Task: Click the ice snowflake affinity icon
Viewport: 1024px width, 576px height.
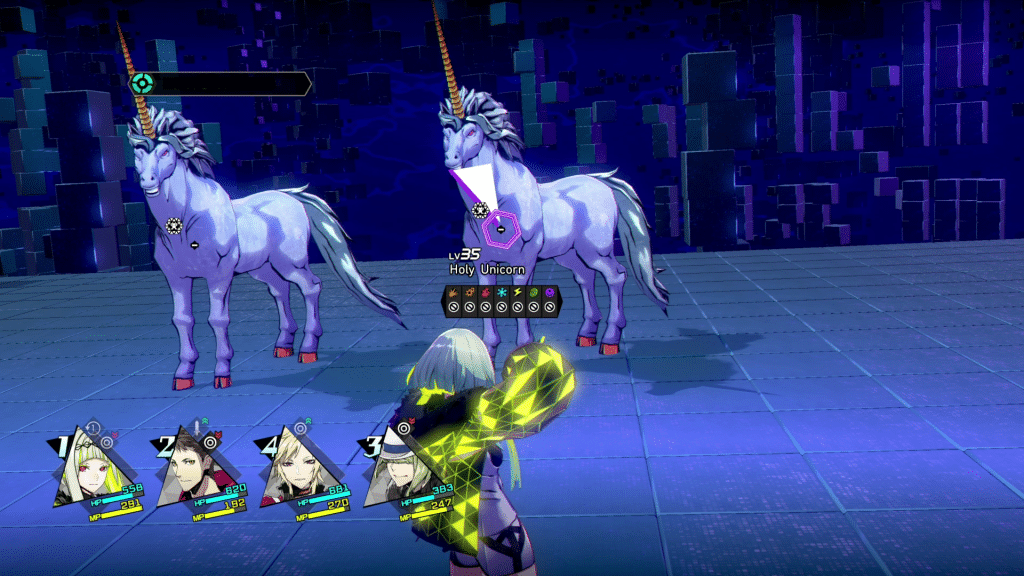Action: pos(501,293)
